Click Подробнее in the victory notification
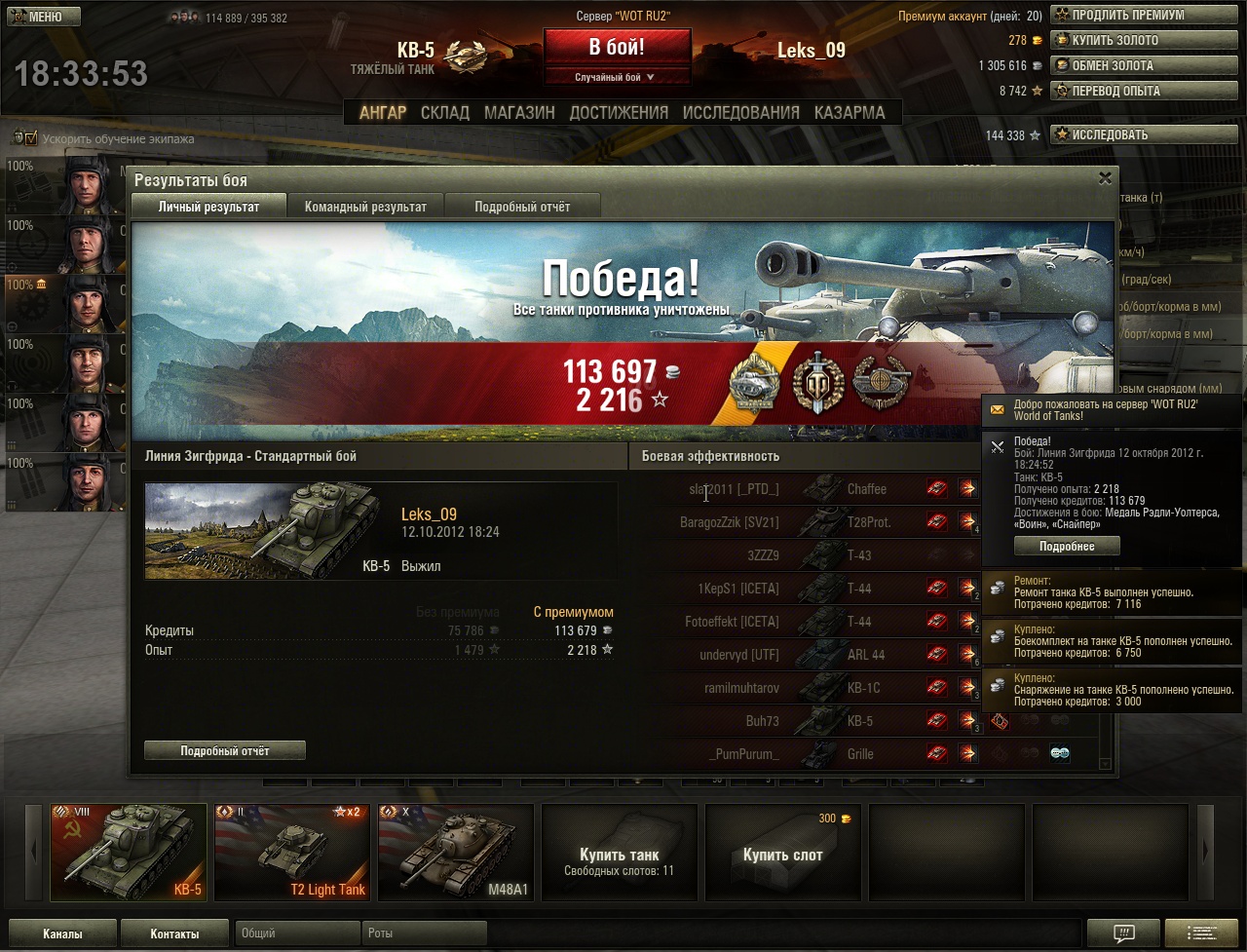The image size is (1247, 952). click(x=1067, y=547)
